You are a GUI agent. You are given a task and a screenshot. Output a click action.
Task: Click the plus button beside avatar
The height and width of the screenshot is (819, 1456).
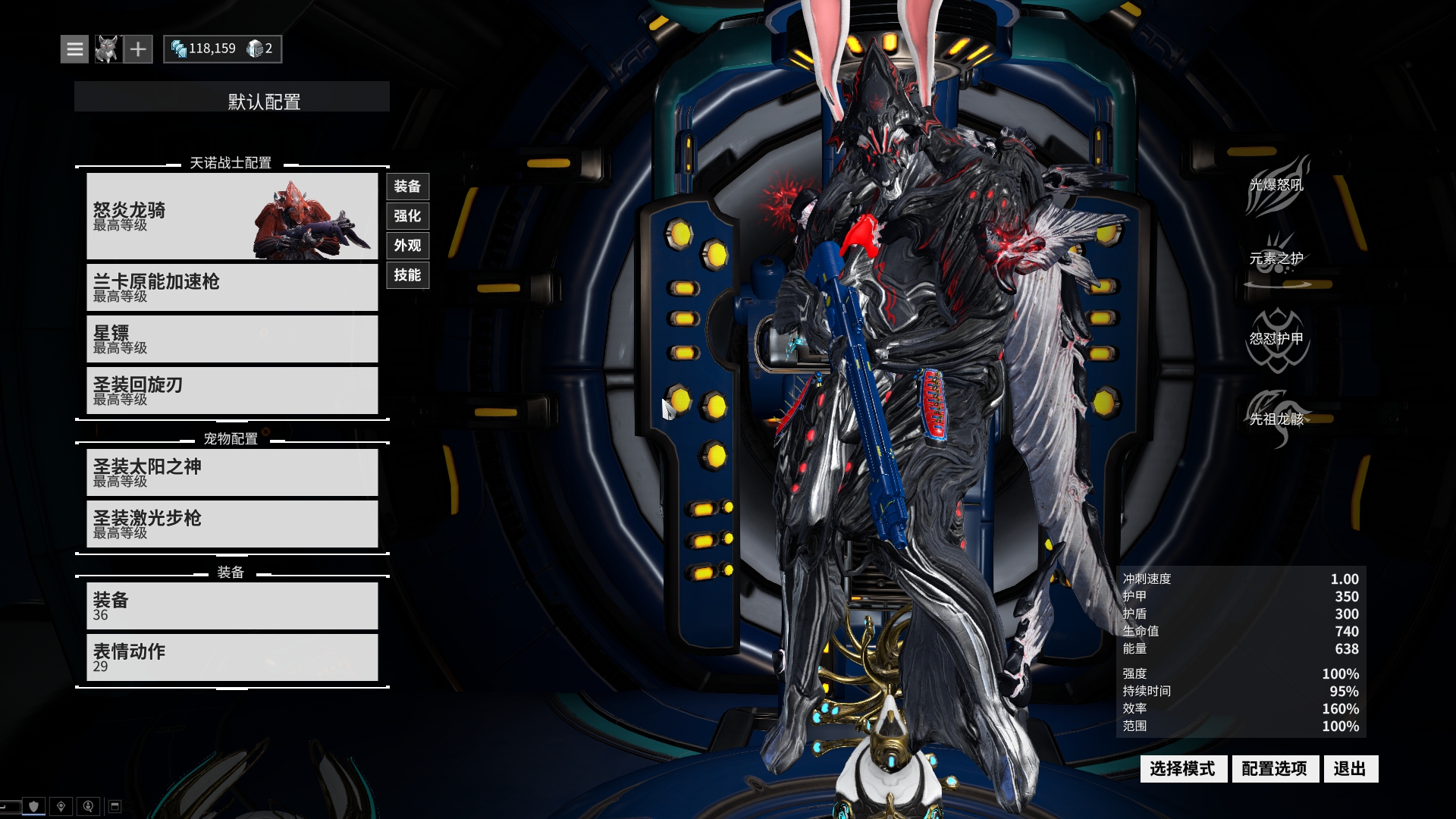[138, 49]
